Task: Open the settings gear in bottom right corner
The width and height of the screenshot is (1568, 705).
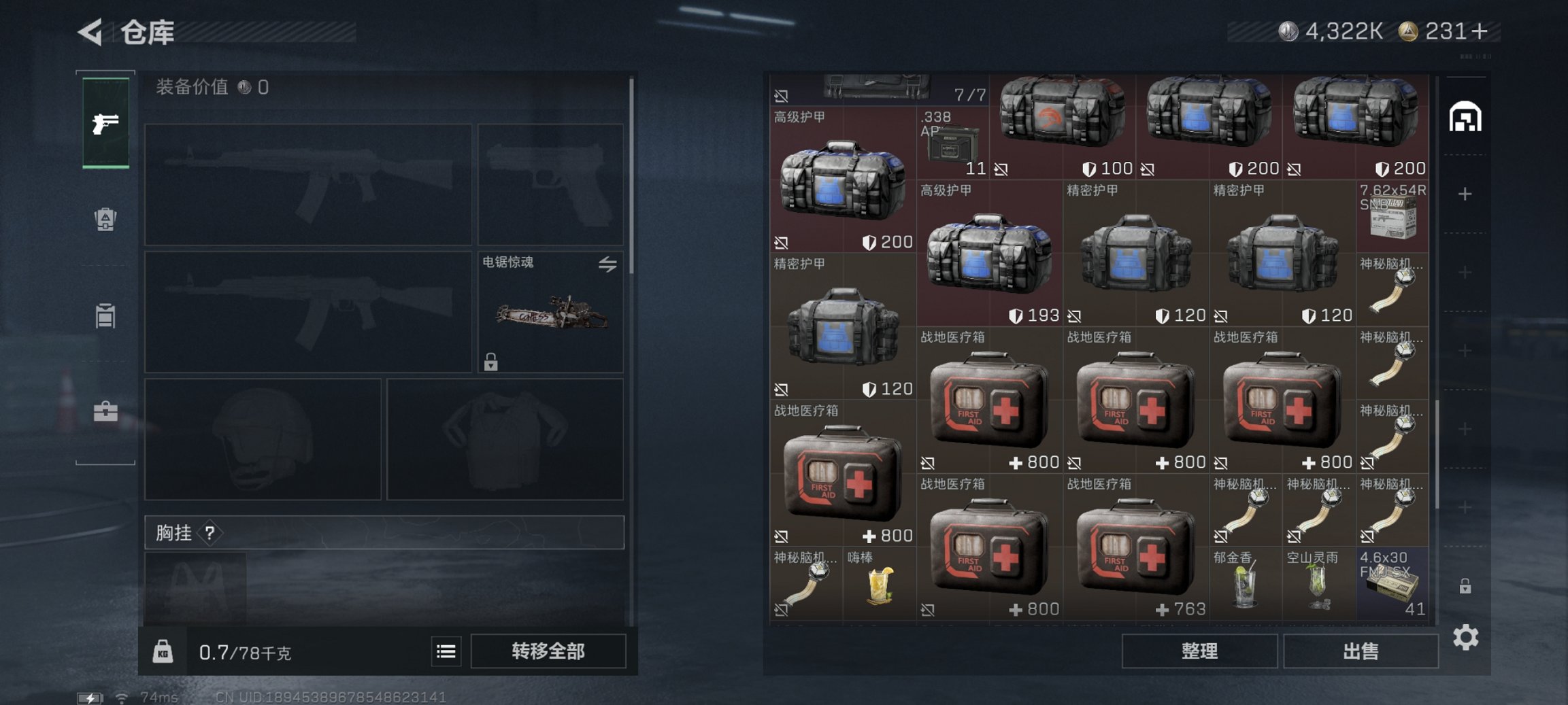Action: pos(1467,638)
